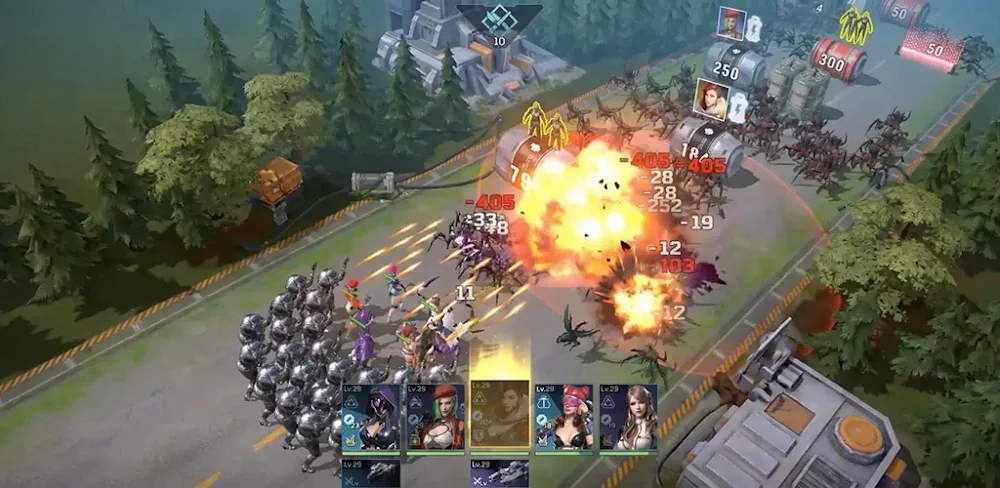Viewport: 1000px width, 488px height.
Task: Select the blonde hero in white outfit
Action: click(628, 418)
